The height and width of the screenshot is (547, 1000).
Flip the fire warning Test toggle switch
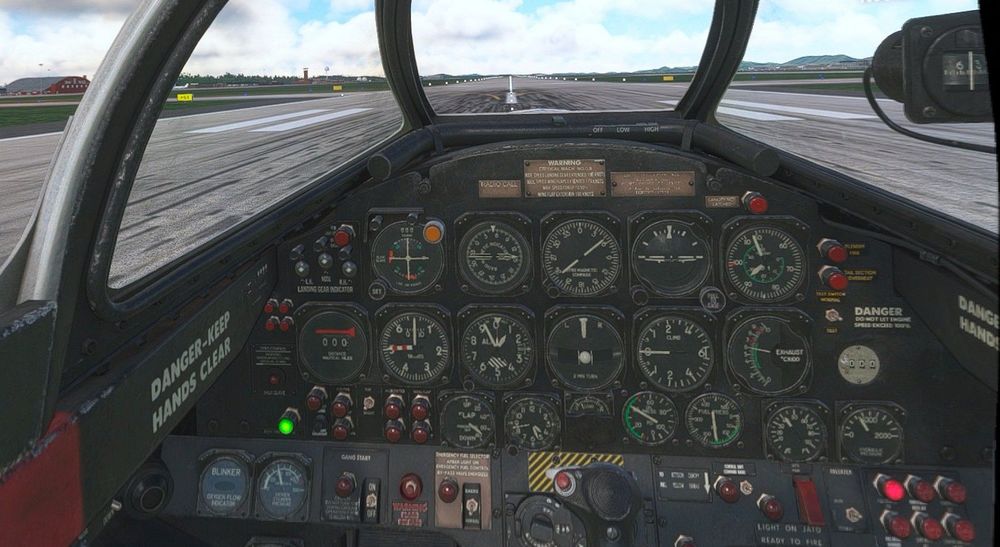pyautogui.click(x=832, y=315)
